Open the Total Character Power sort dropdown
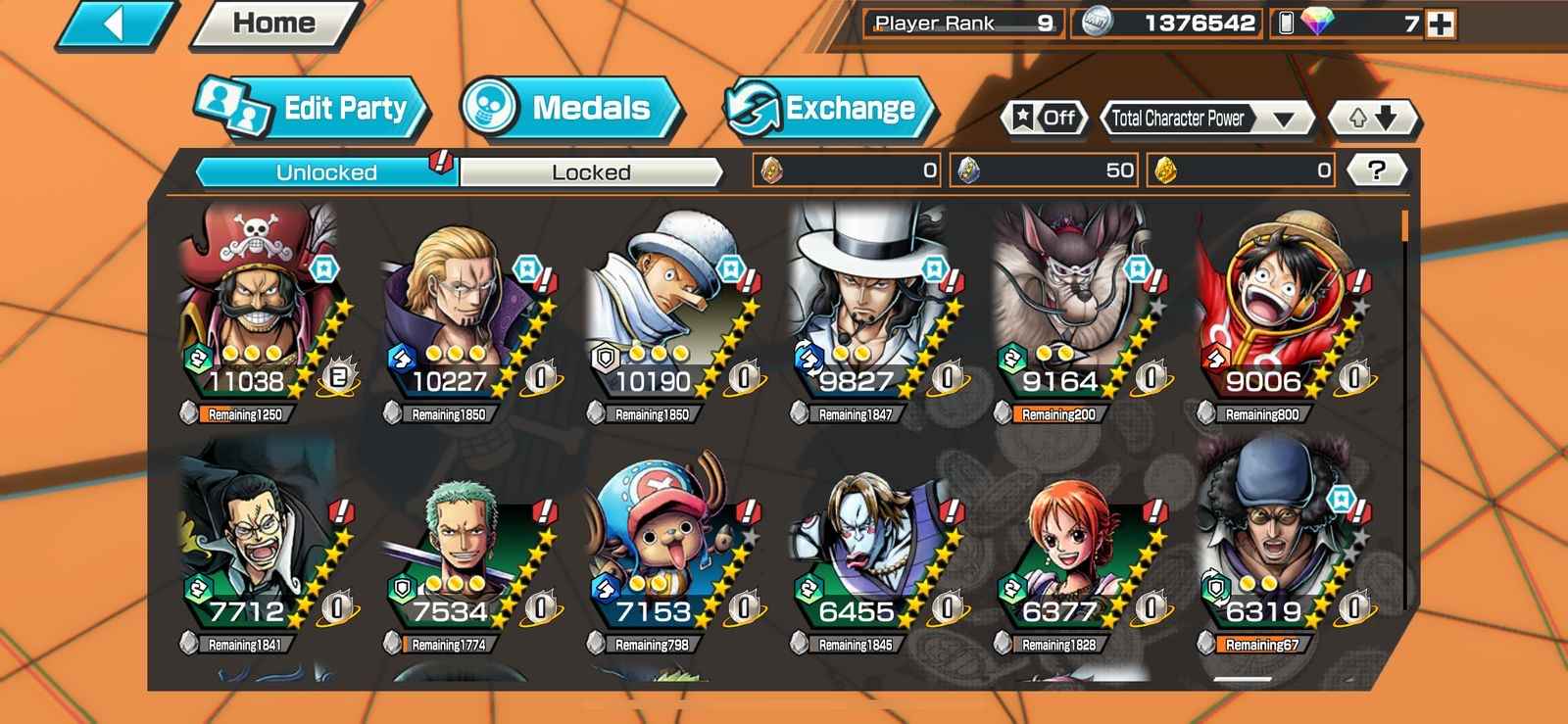 (1207, 119)
